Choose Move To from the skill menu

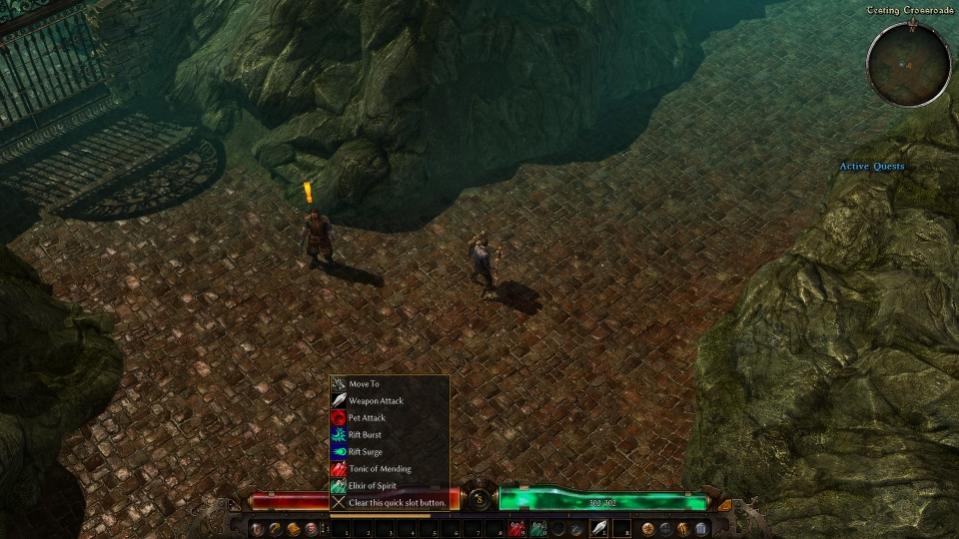(364, 384)
